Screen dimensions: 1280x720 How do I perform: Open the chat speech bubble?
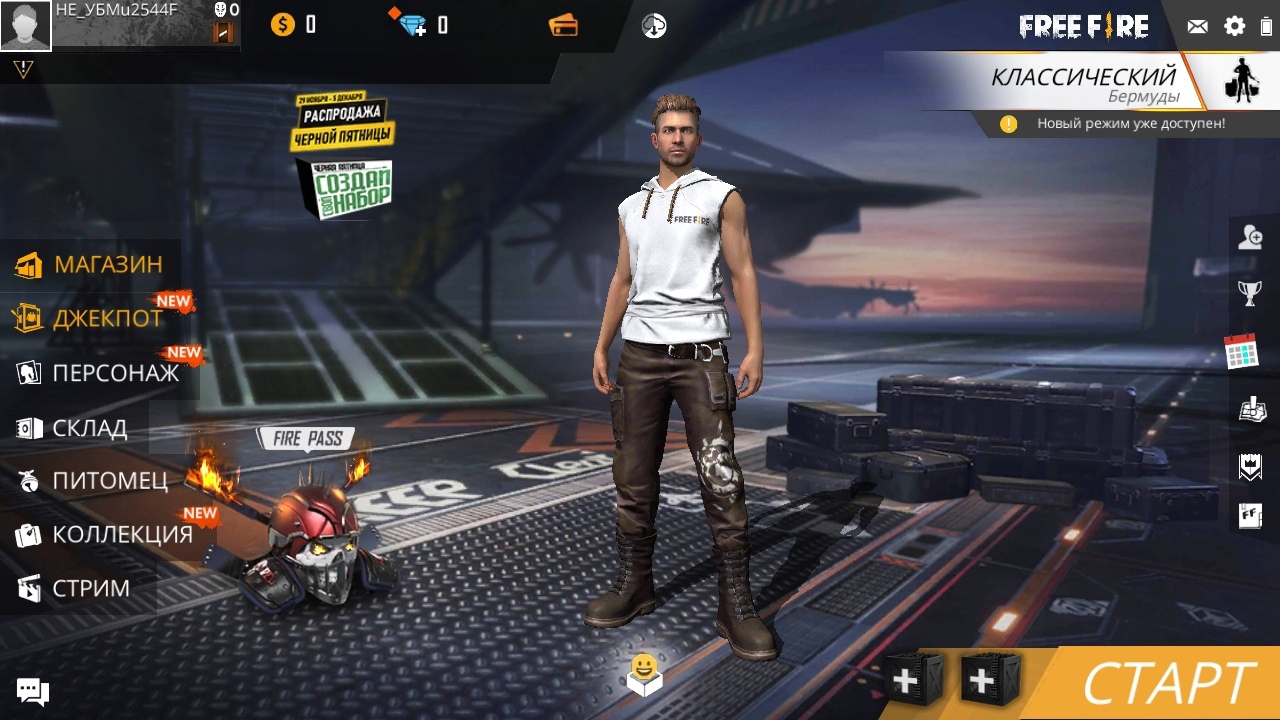(x=32, y=691)
